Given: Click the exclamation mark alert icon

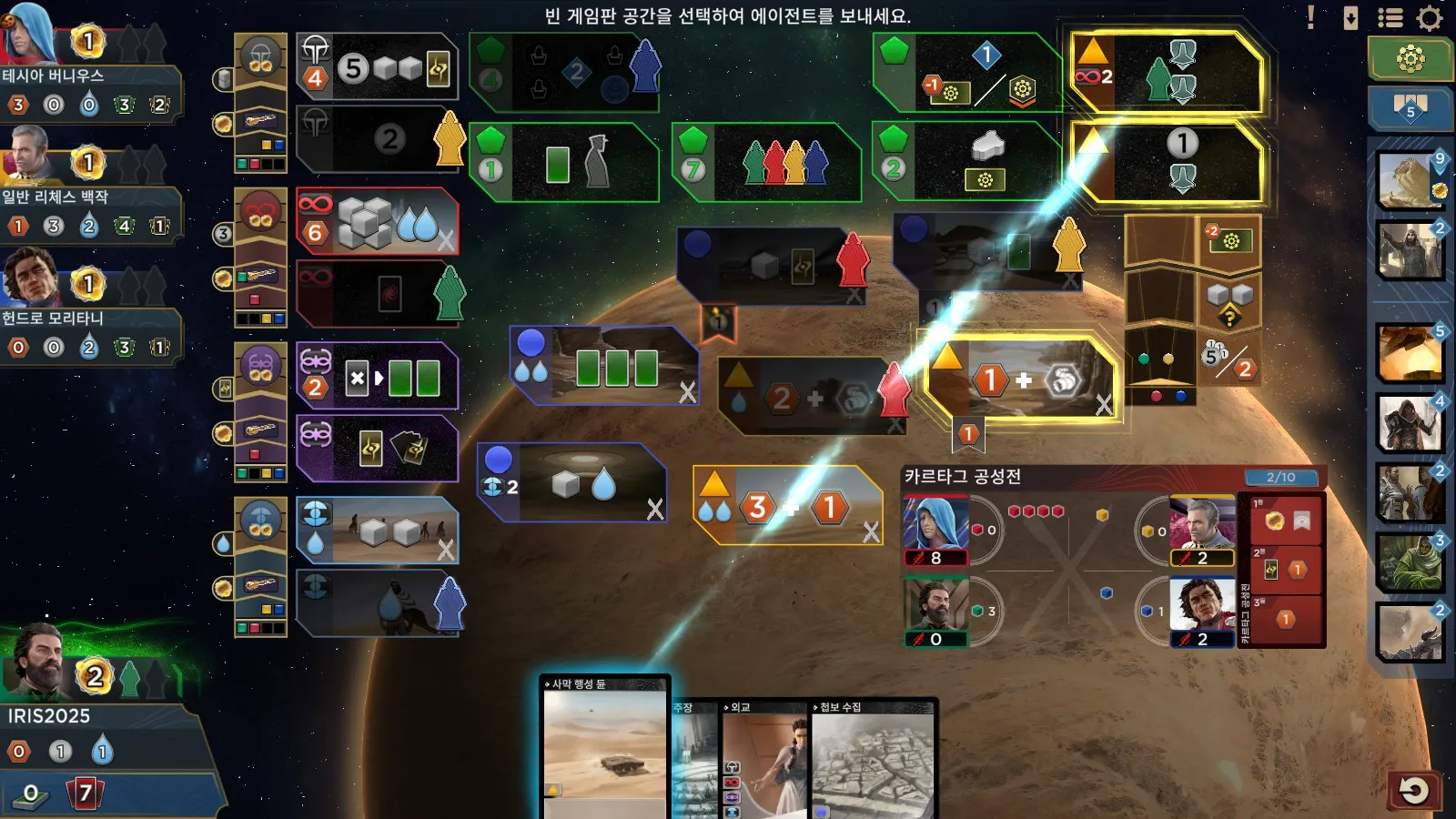Looking at the screenshot, I should coord(1310,17).
